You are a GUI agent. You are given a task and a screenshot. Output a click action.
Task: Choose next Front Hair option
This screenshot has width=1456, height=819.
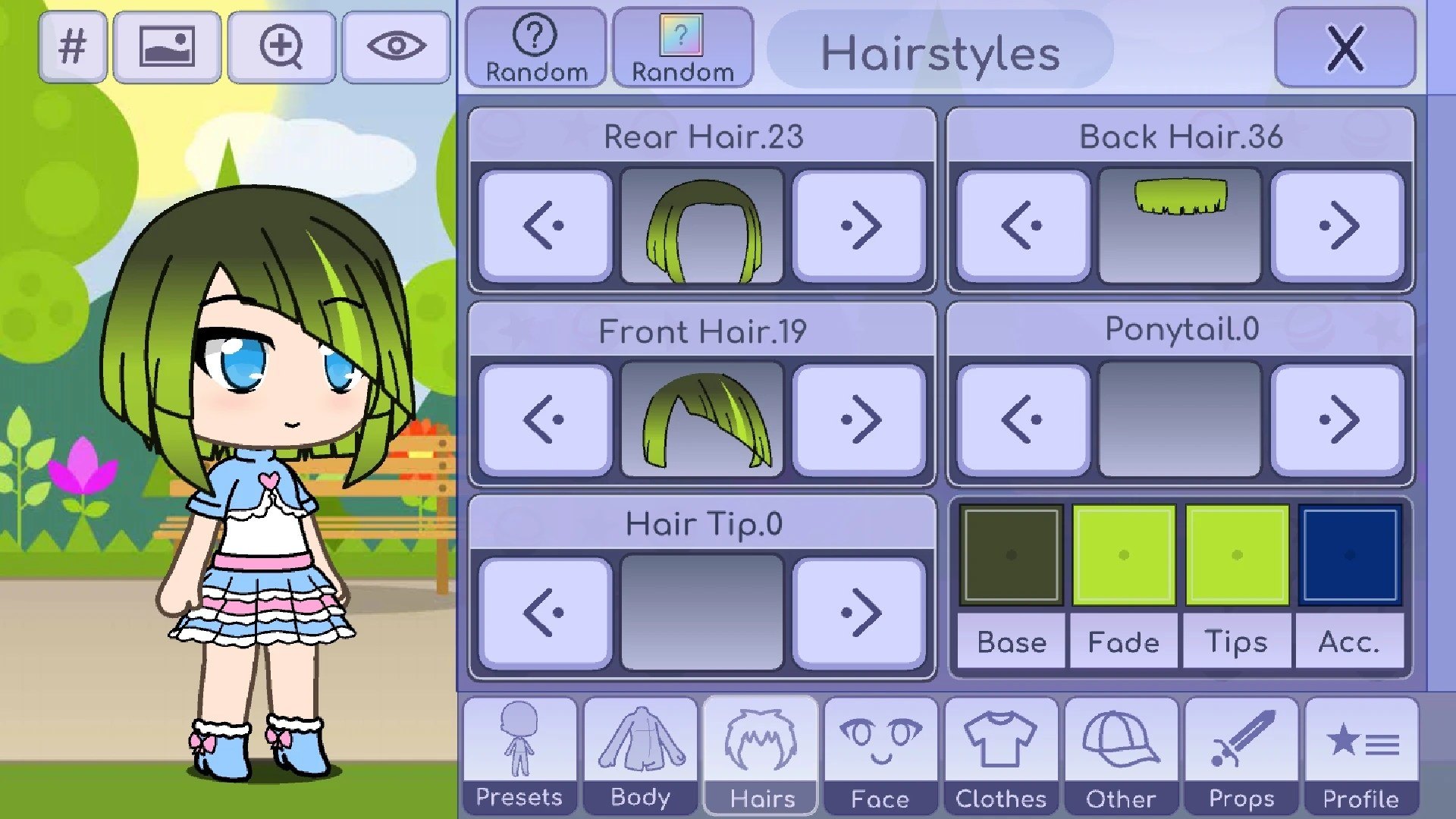coord(859,419)
